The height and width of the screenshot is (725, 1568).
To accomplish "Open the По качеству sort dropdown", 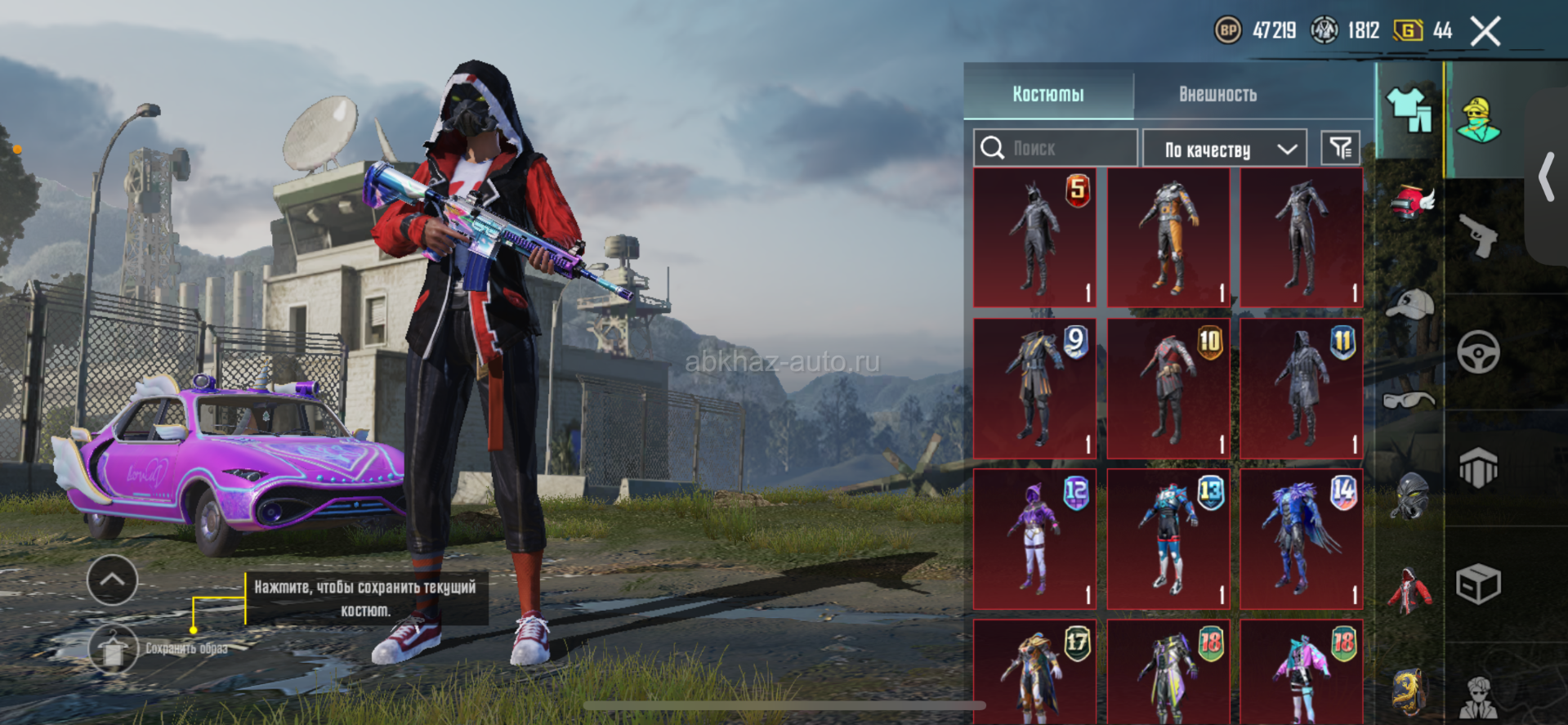I will (1224, 149).
